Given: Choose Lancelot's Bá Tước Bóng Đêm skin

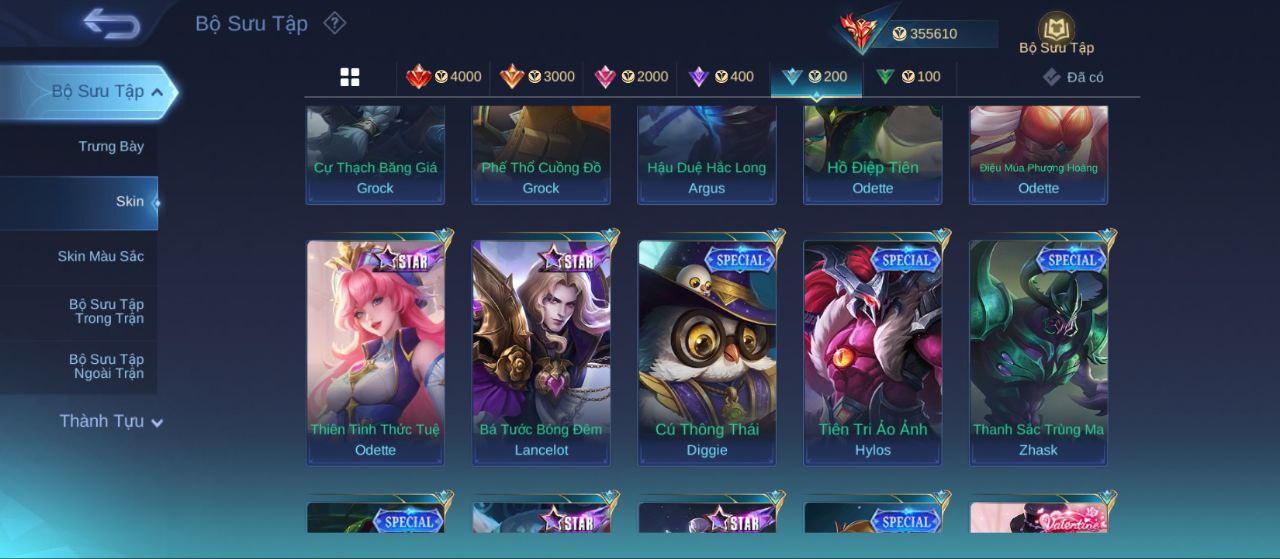Looking at the screenshot, I should (541, 350).
